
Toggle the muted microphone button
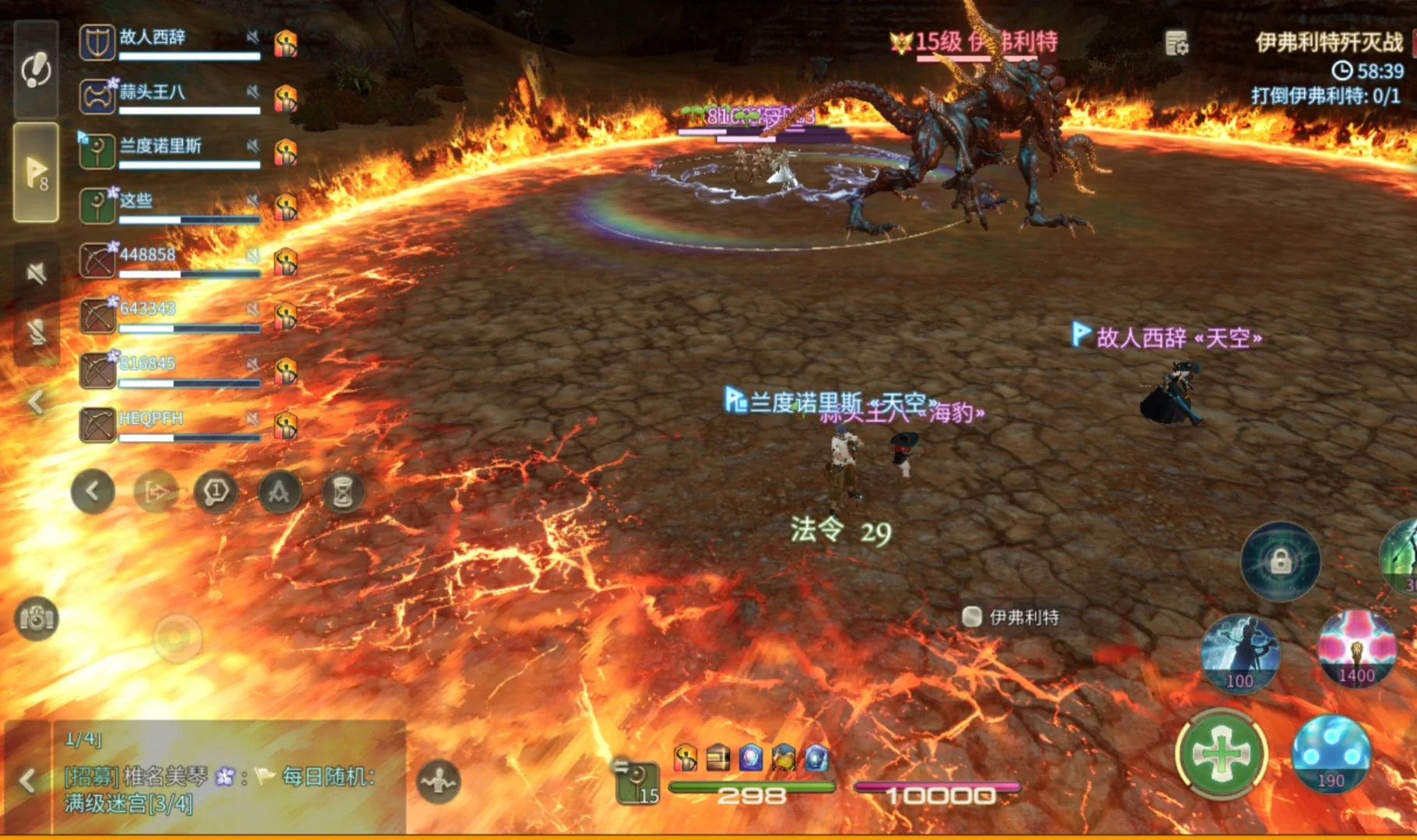click(36, 333)
